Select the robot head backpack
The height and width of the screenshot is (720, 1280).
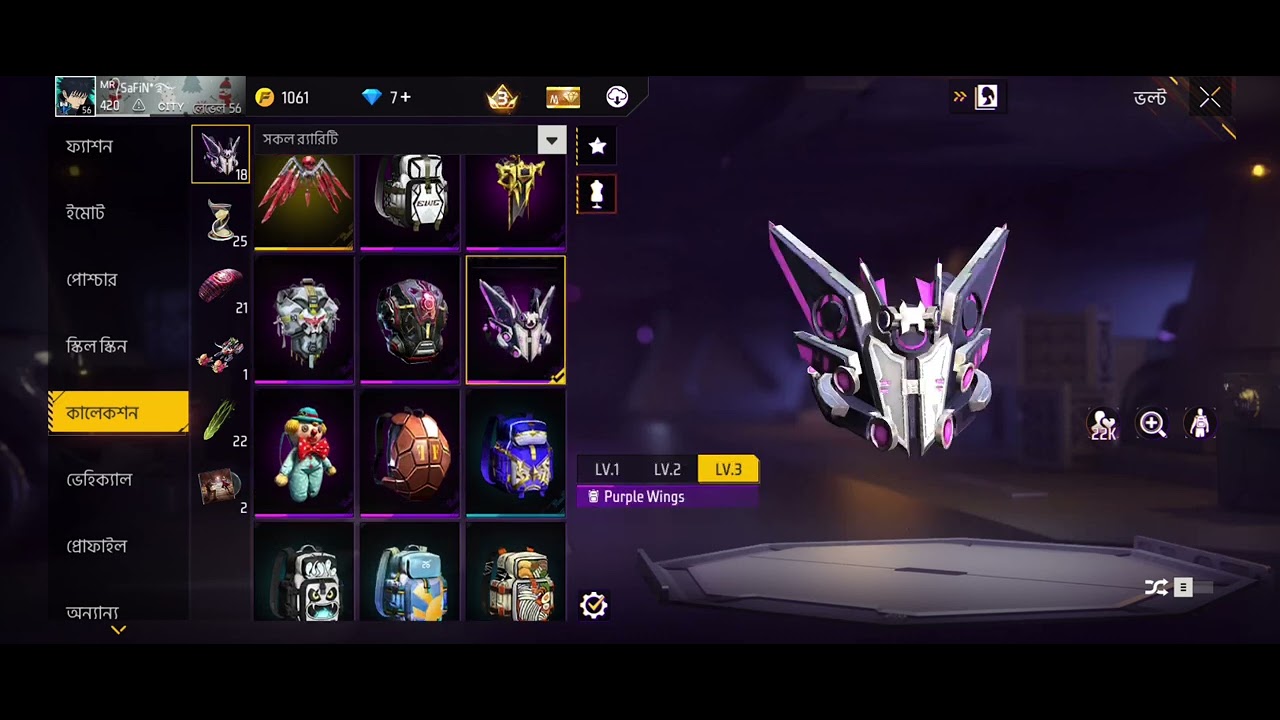304,318
